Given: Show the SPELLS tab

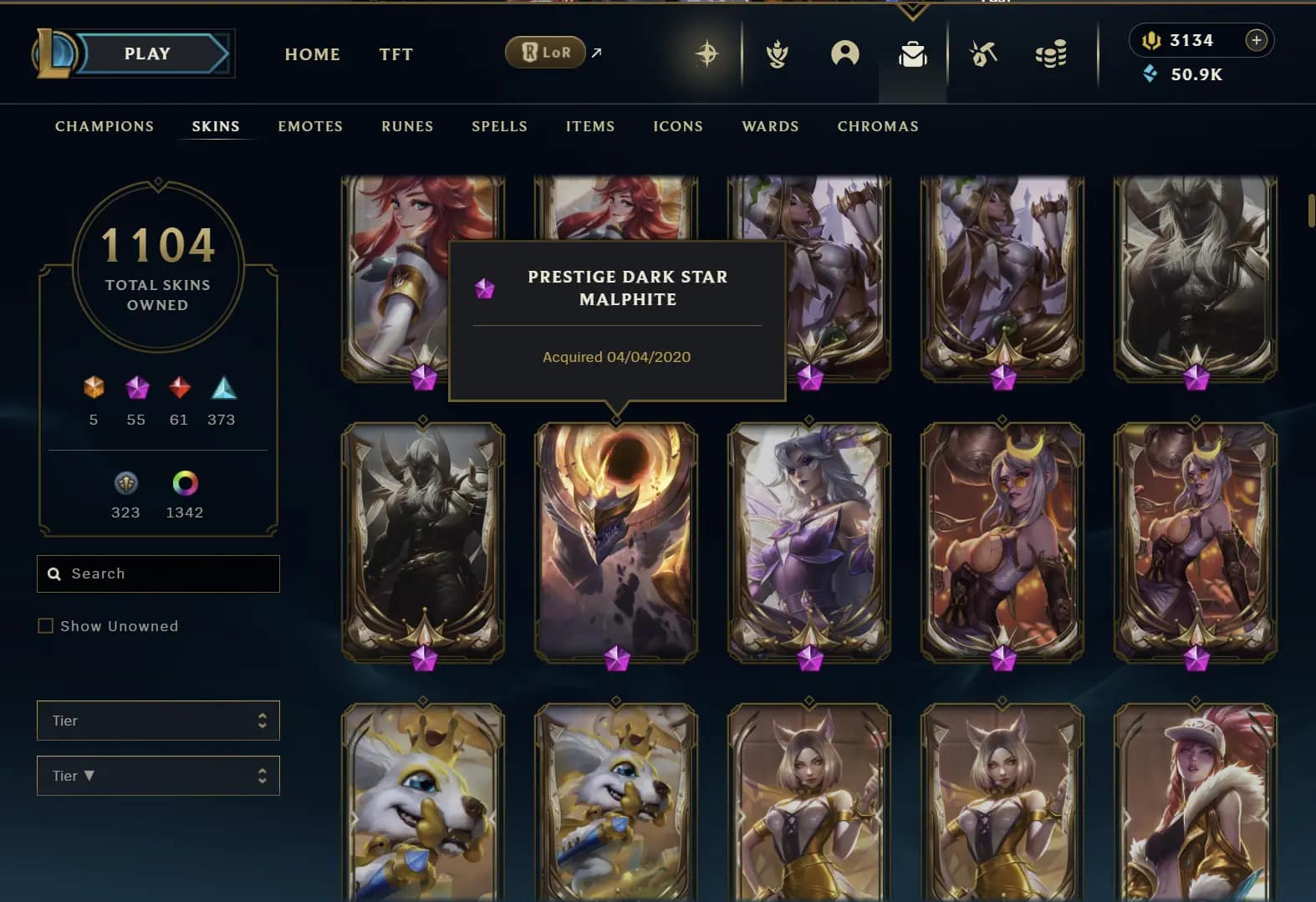Looking at the screenshot, I should 499,126.
